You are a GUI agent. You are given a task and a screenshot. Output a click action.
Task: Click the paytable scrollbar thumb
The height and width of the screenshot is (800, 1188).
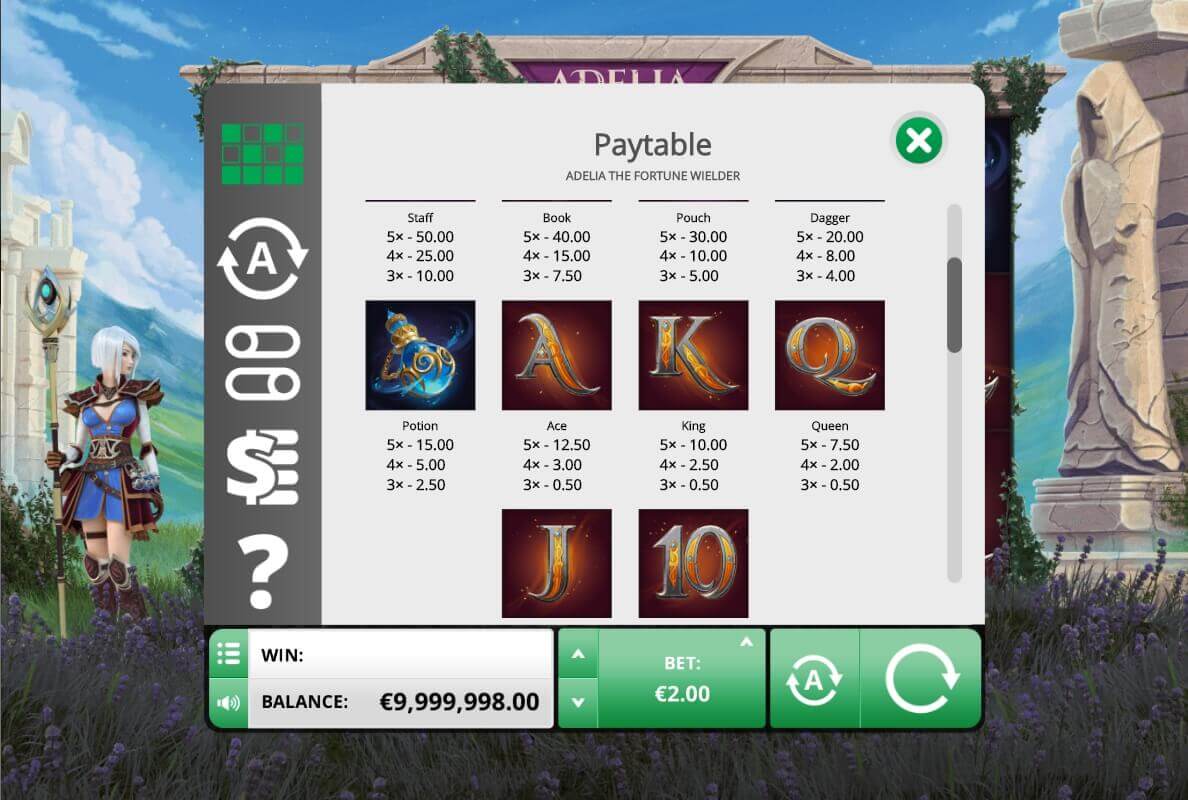(954, 304)
